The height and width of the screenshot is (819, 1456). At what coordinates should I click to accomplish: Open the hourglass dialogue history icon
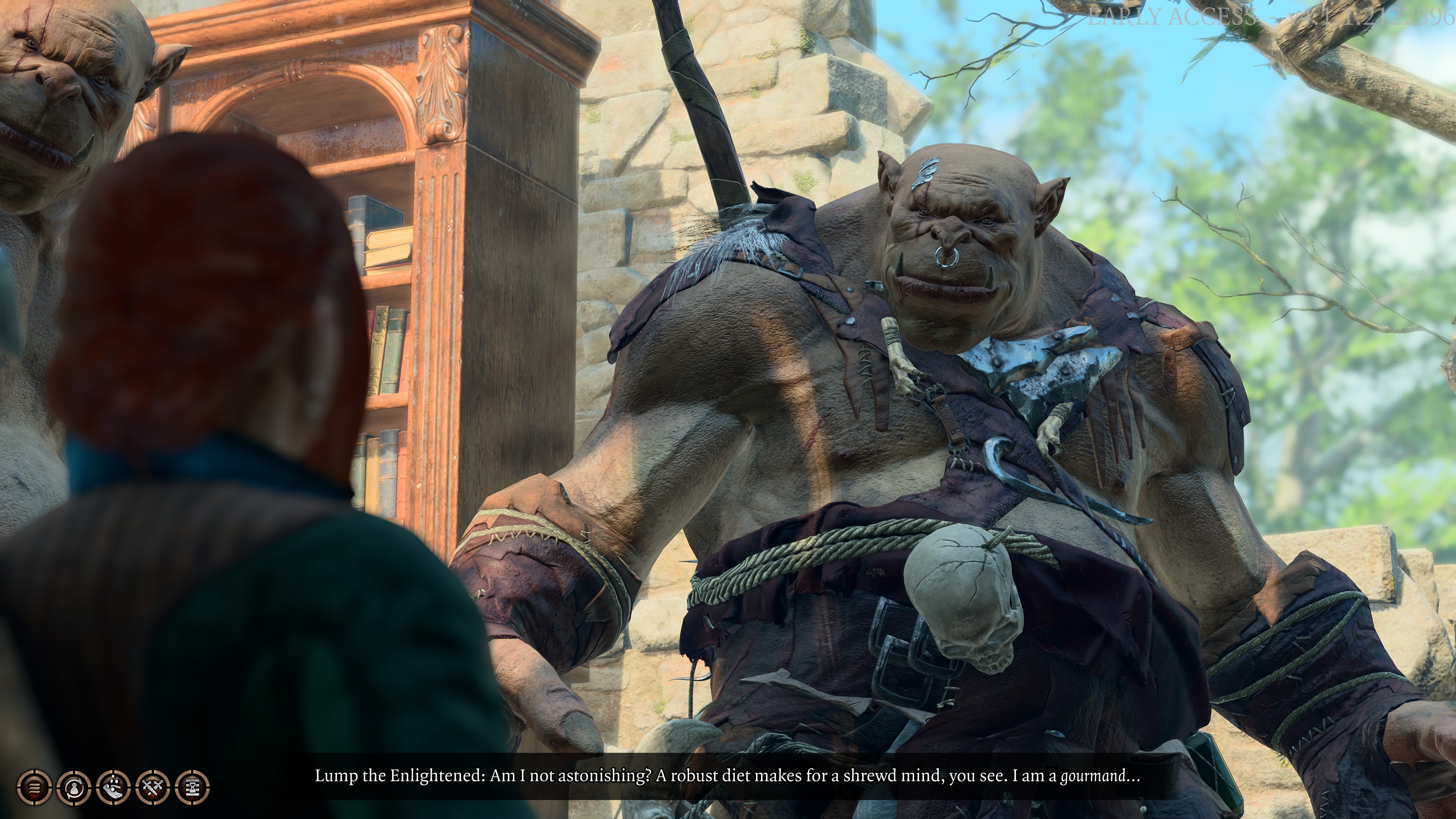[x=192, y=787]
